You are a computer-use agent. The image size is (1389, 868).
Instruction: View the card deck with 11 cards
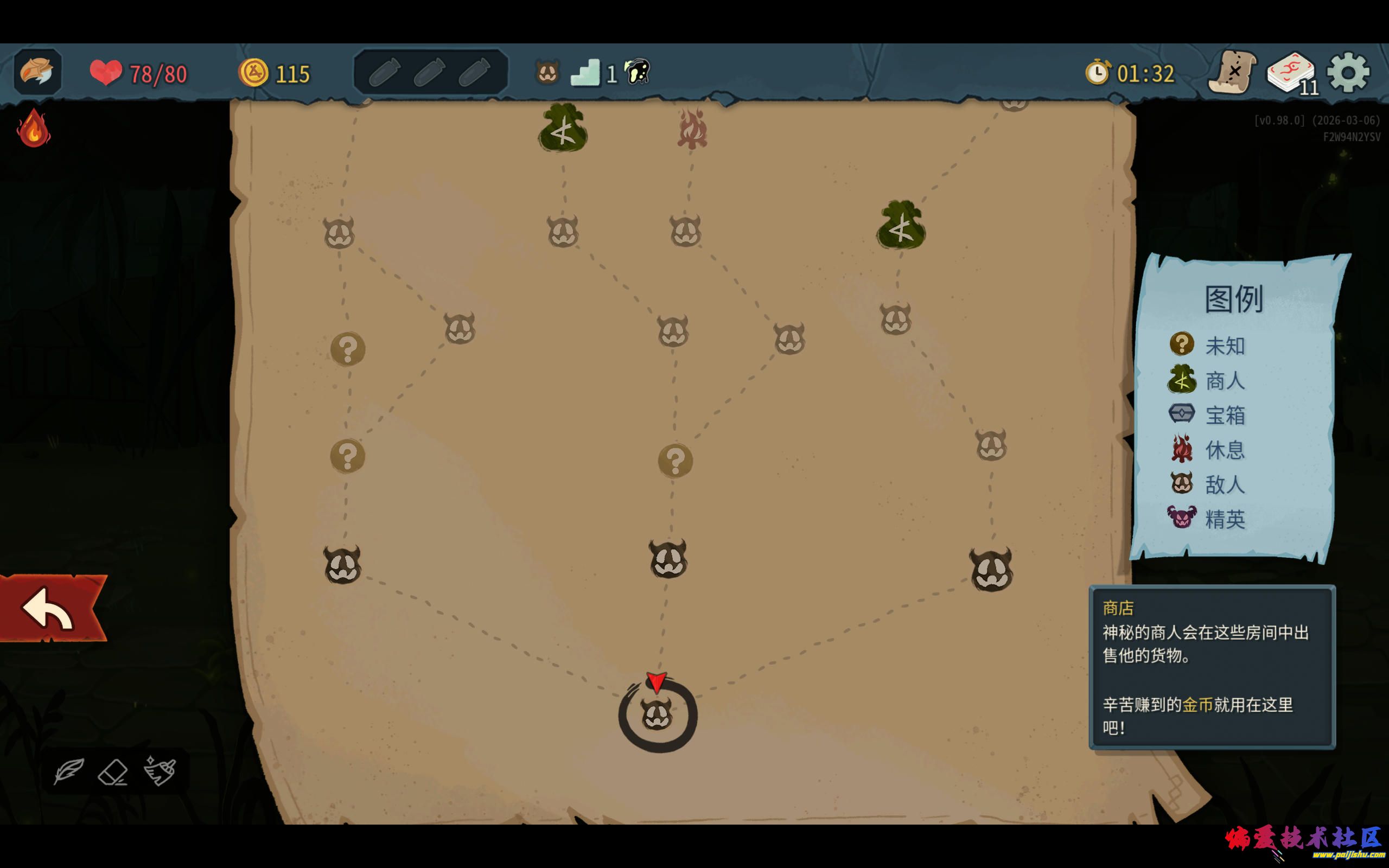pos(1291,73)
